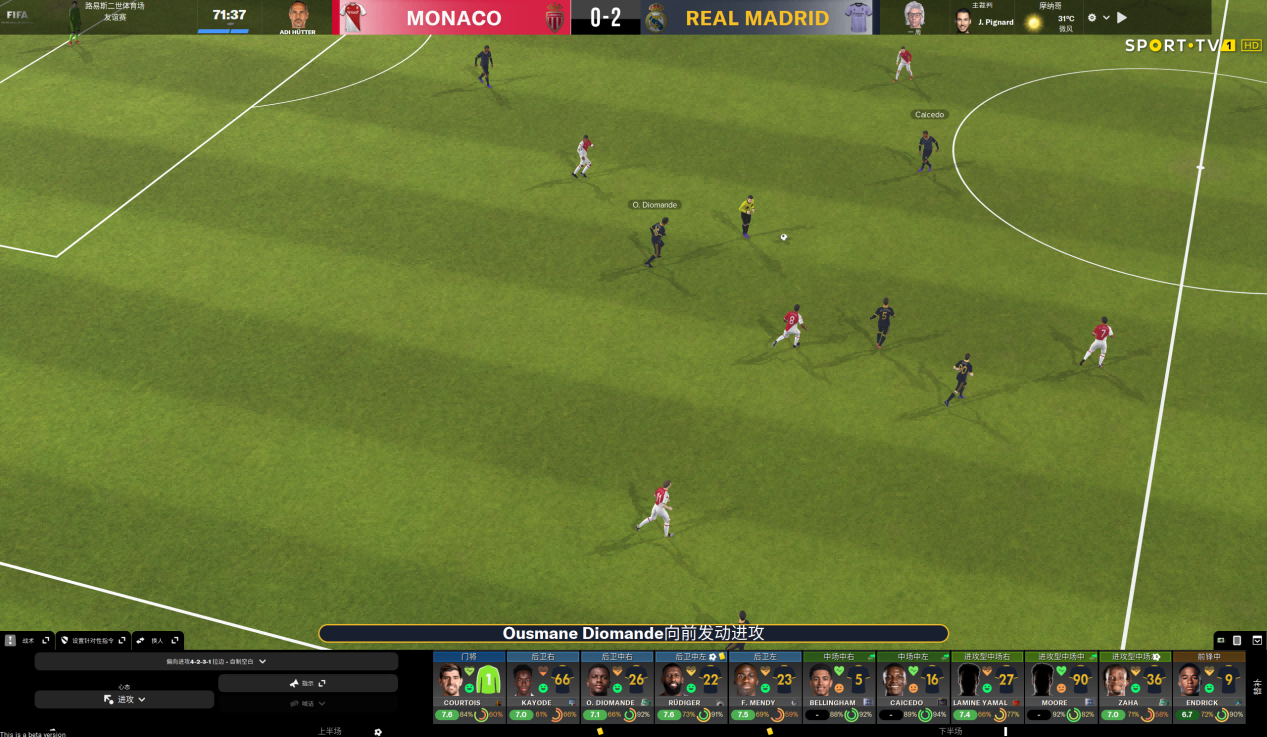This screenshot has height=737, width=1267.
Task: Click Monaco manager Adi Hütter's portrait
Action: pyautogui.click(x=298, y=15)
